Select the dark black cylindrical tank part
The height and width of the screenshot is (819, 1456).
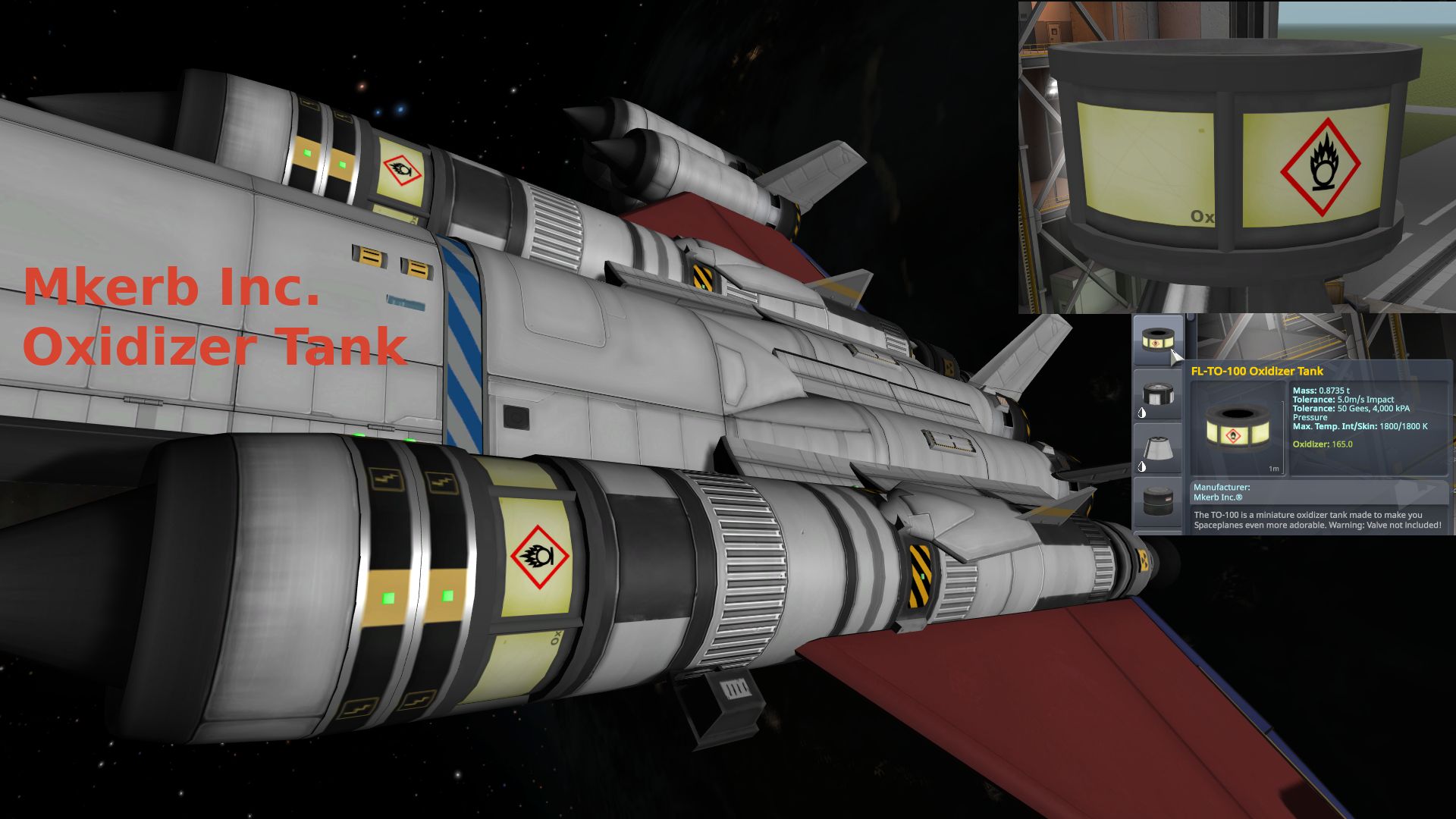pos(1157,501)
